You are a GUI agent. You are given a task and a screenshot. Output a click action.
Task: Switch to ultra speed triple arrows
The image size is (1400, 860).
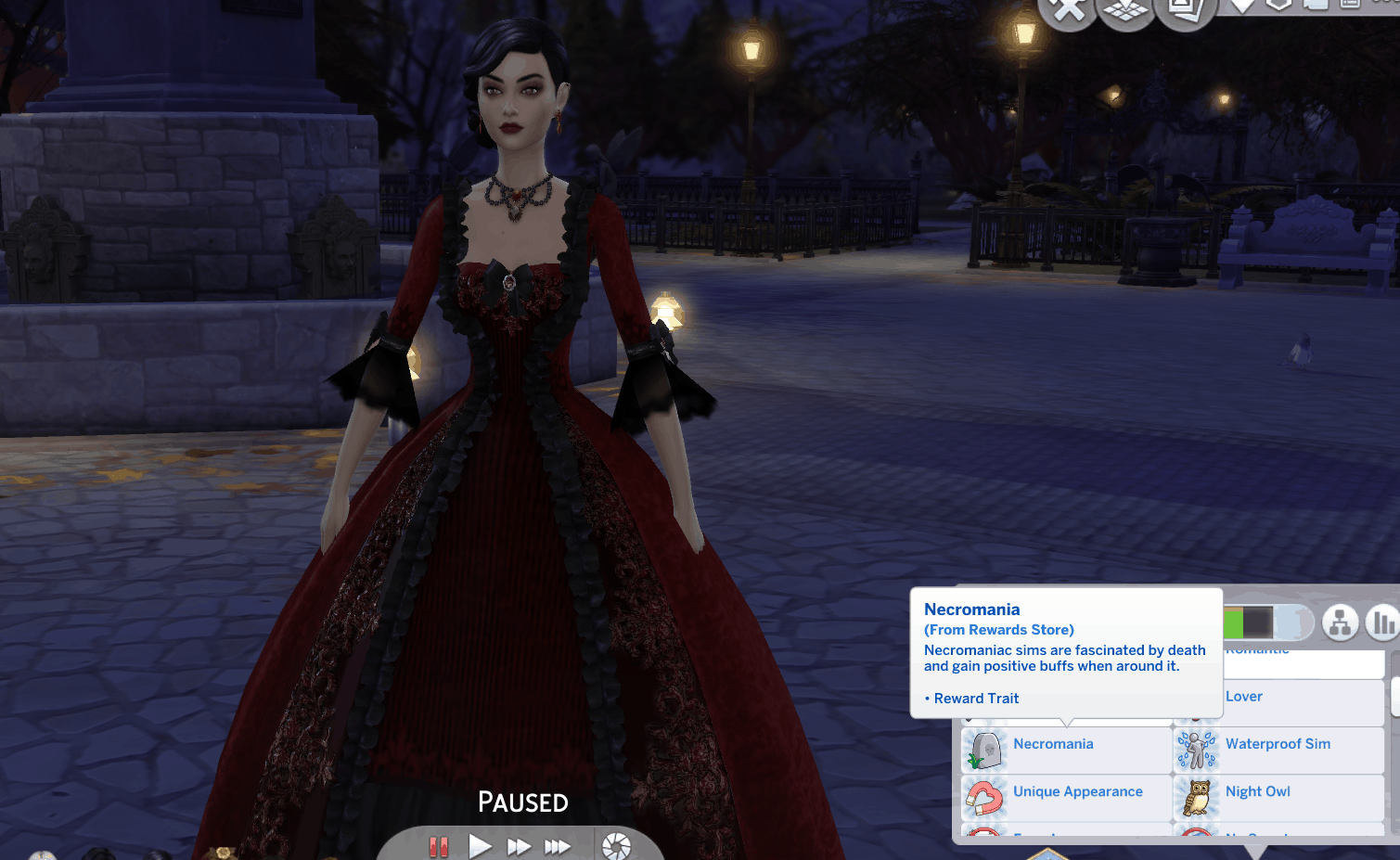click(x=557, y=846)
